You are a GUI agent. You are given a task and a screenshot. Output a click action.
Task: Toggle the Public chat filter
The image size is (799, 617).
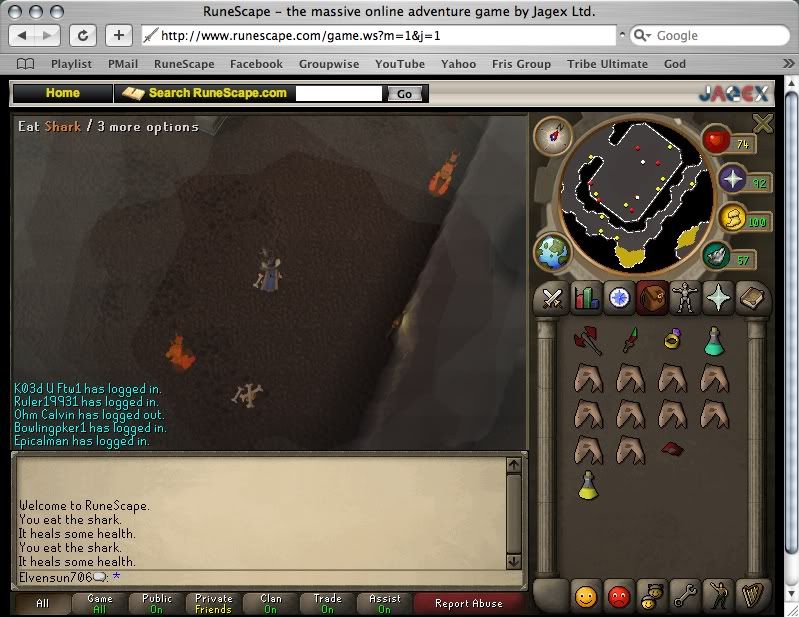click(157, 604)
